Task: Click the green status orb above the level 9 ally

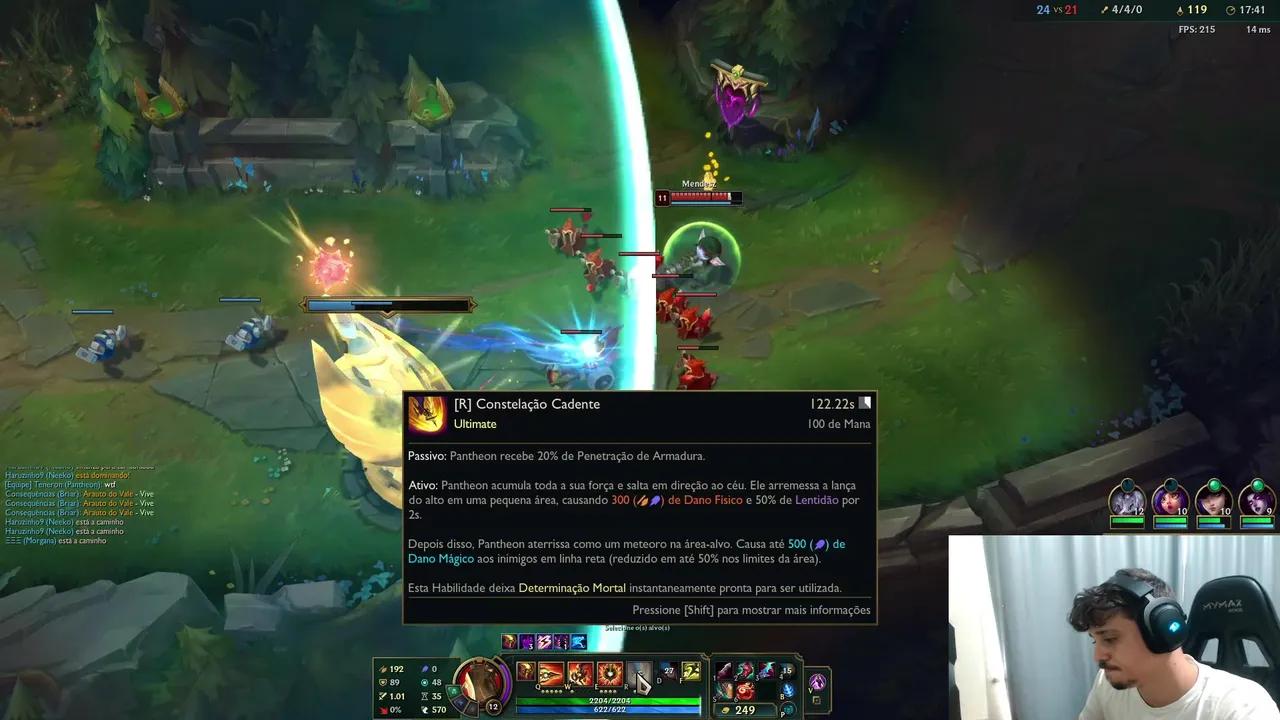Action: (1258, 484)
